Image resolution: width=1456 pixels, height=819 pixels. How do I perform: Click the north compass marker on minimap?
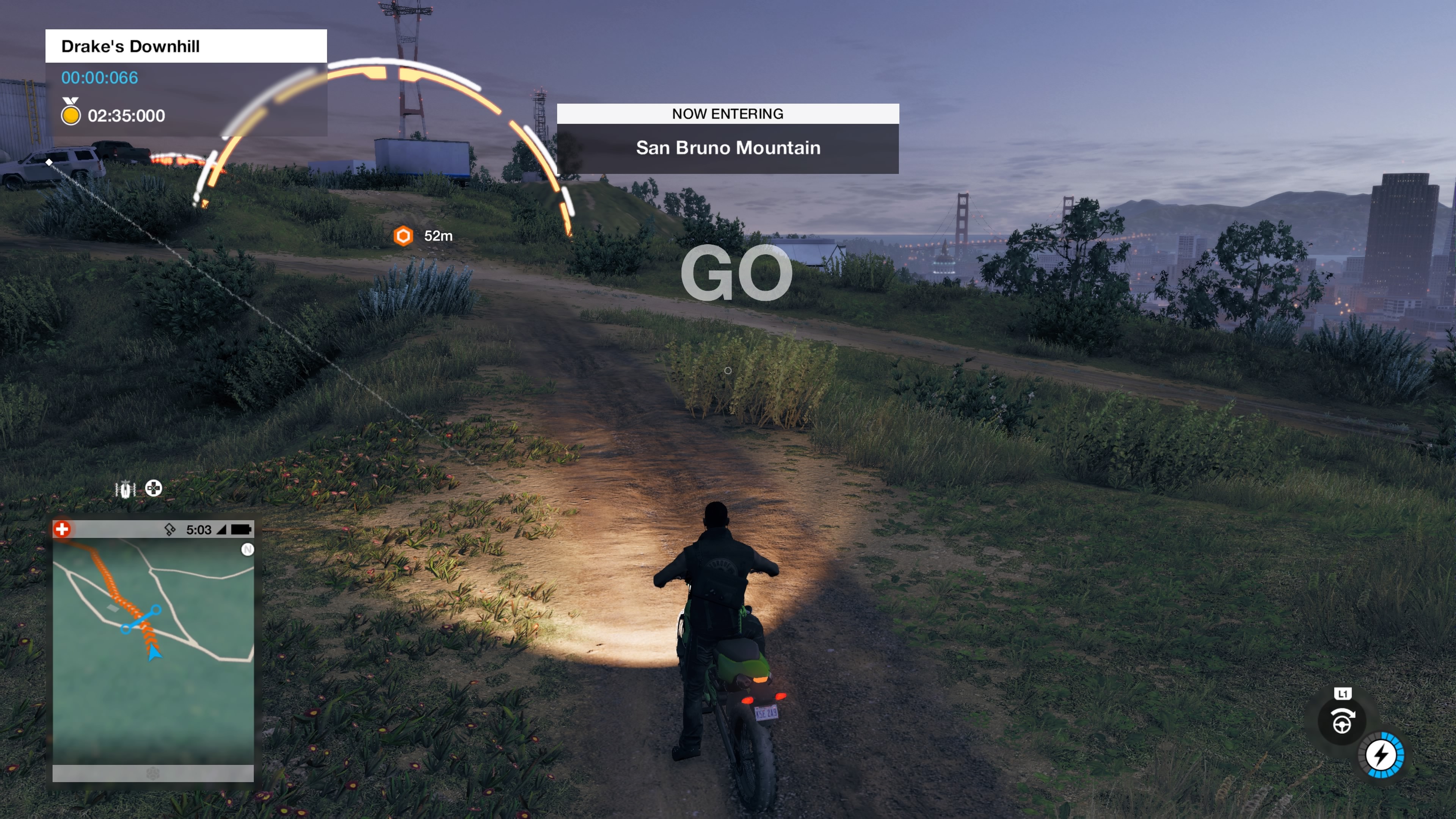click(248, 549)
